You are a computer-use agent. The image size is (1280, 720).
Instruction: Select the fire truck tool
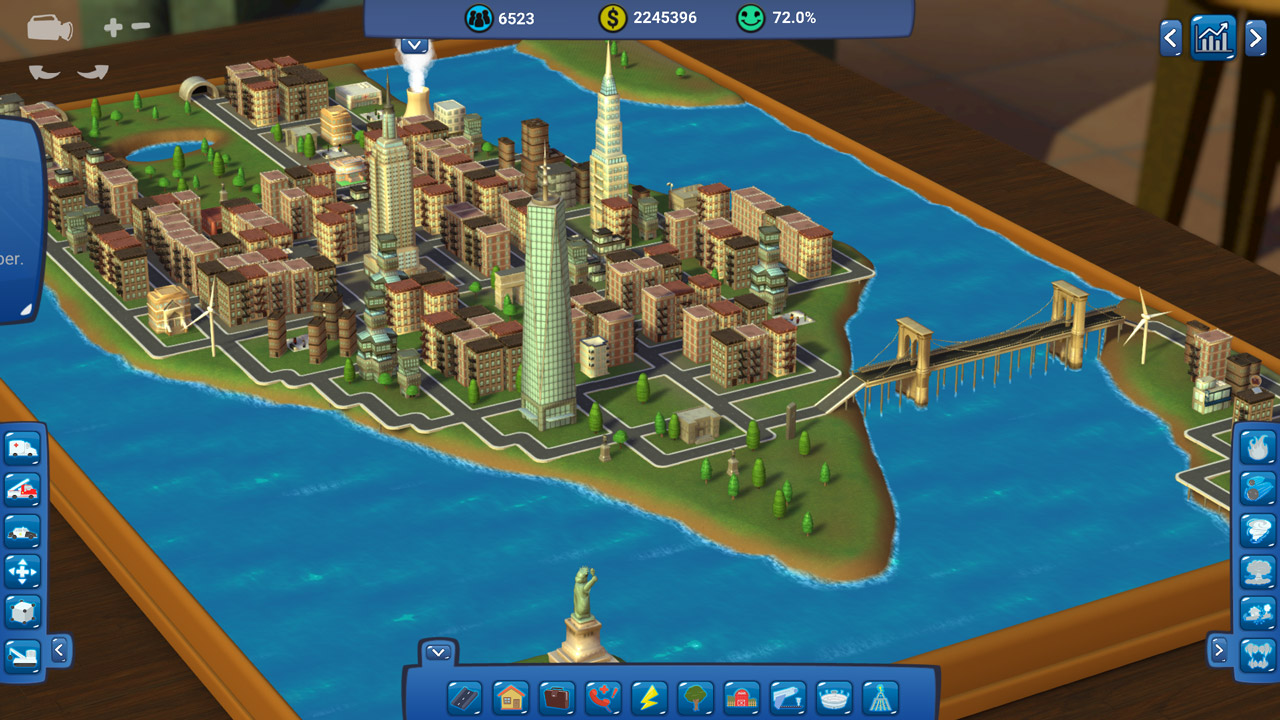pos(22,489)
